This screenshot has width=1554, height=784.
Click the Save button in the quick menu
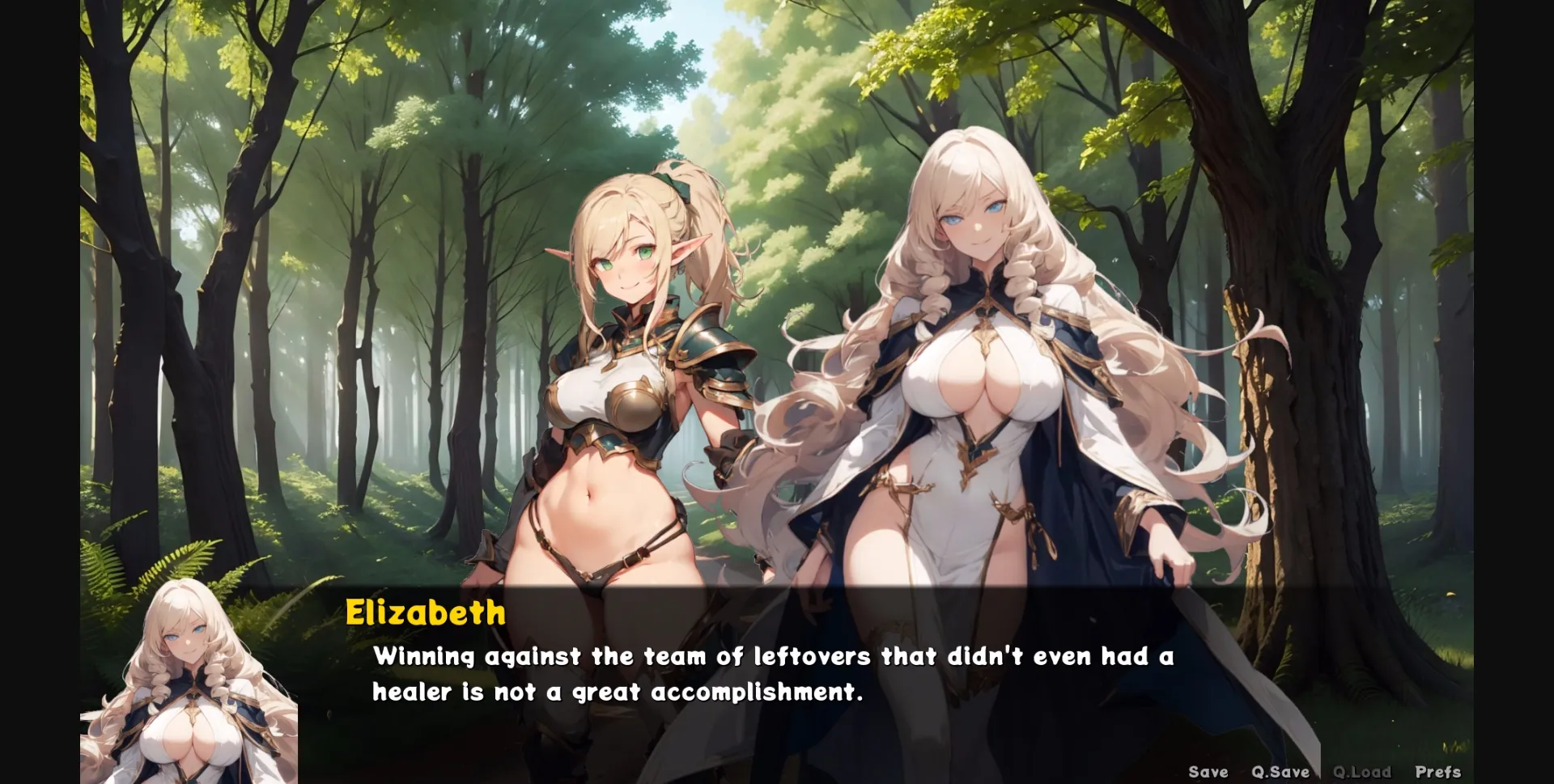pyautogui.click(x=1207, y=771)
